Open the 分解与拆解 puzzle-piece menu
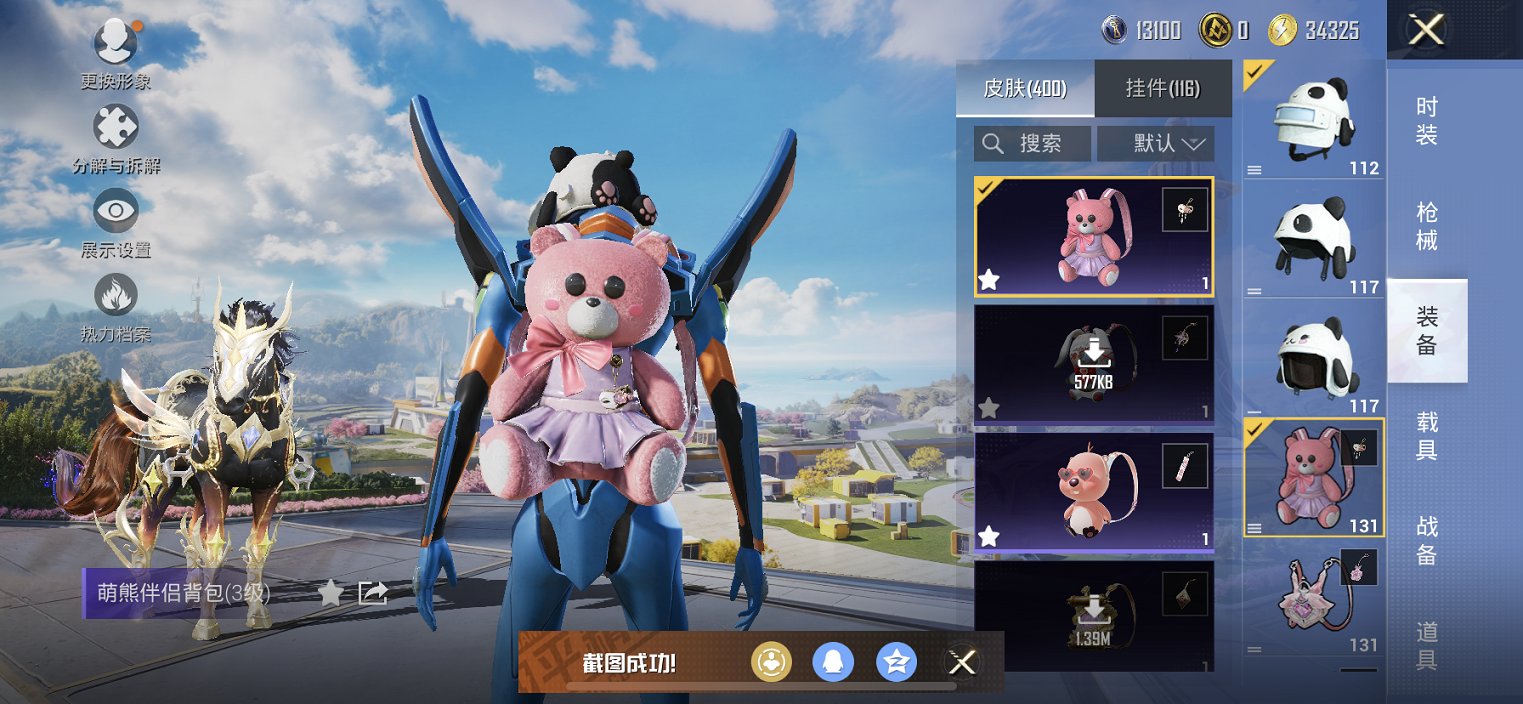The image size is (1523, 704). pyautogui.click(x=116, y=127)
